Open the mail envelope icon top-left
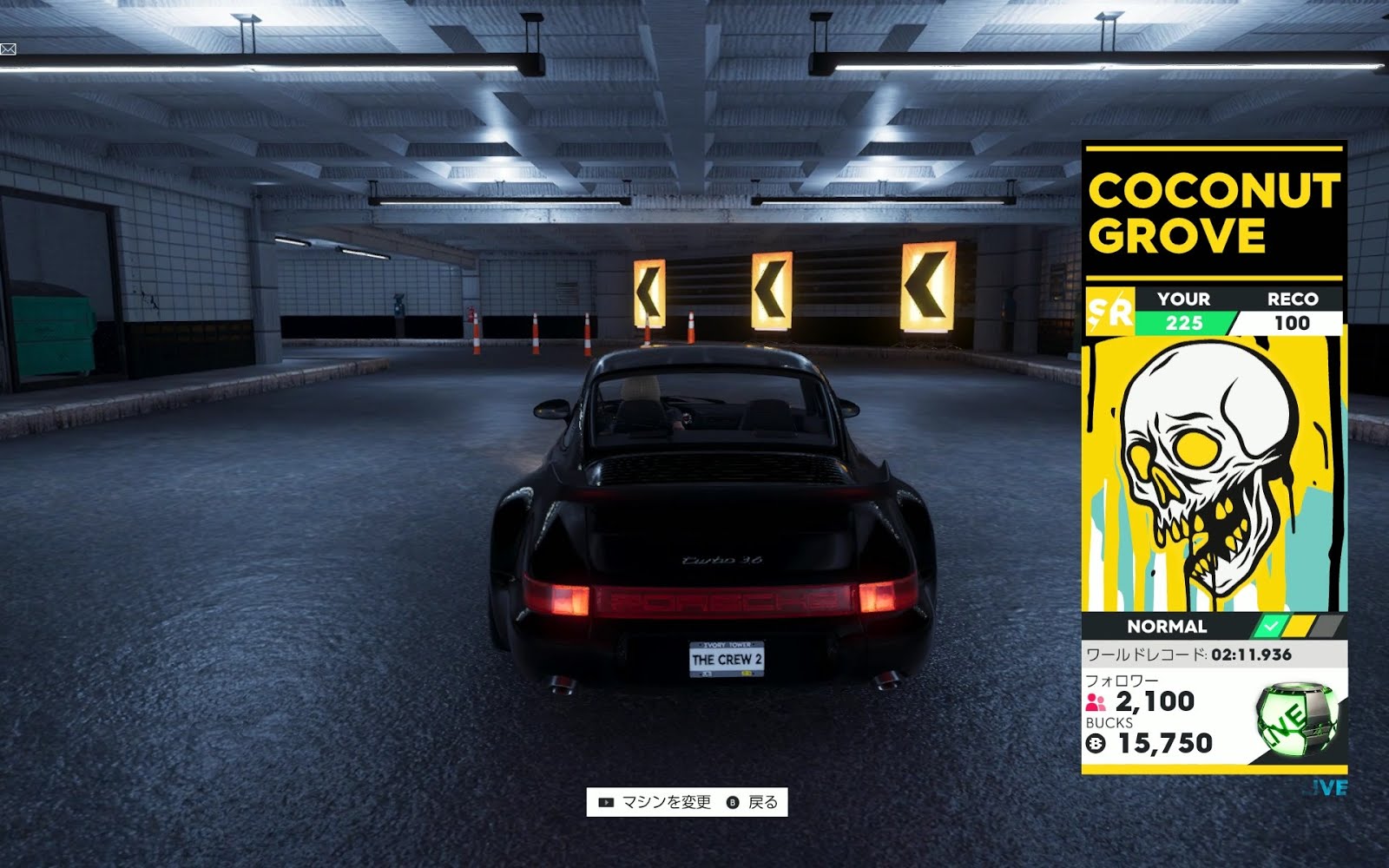Screen dimensions: 1389x868 pyautogui.click(x=9, y=50)
